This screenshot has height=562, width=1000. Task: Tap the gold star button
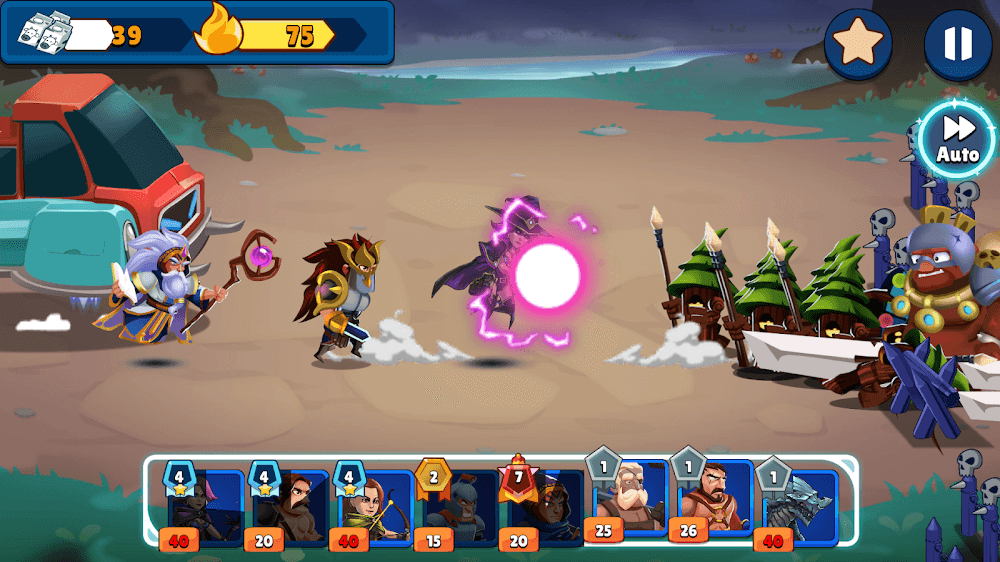click(858, 43)
